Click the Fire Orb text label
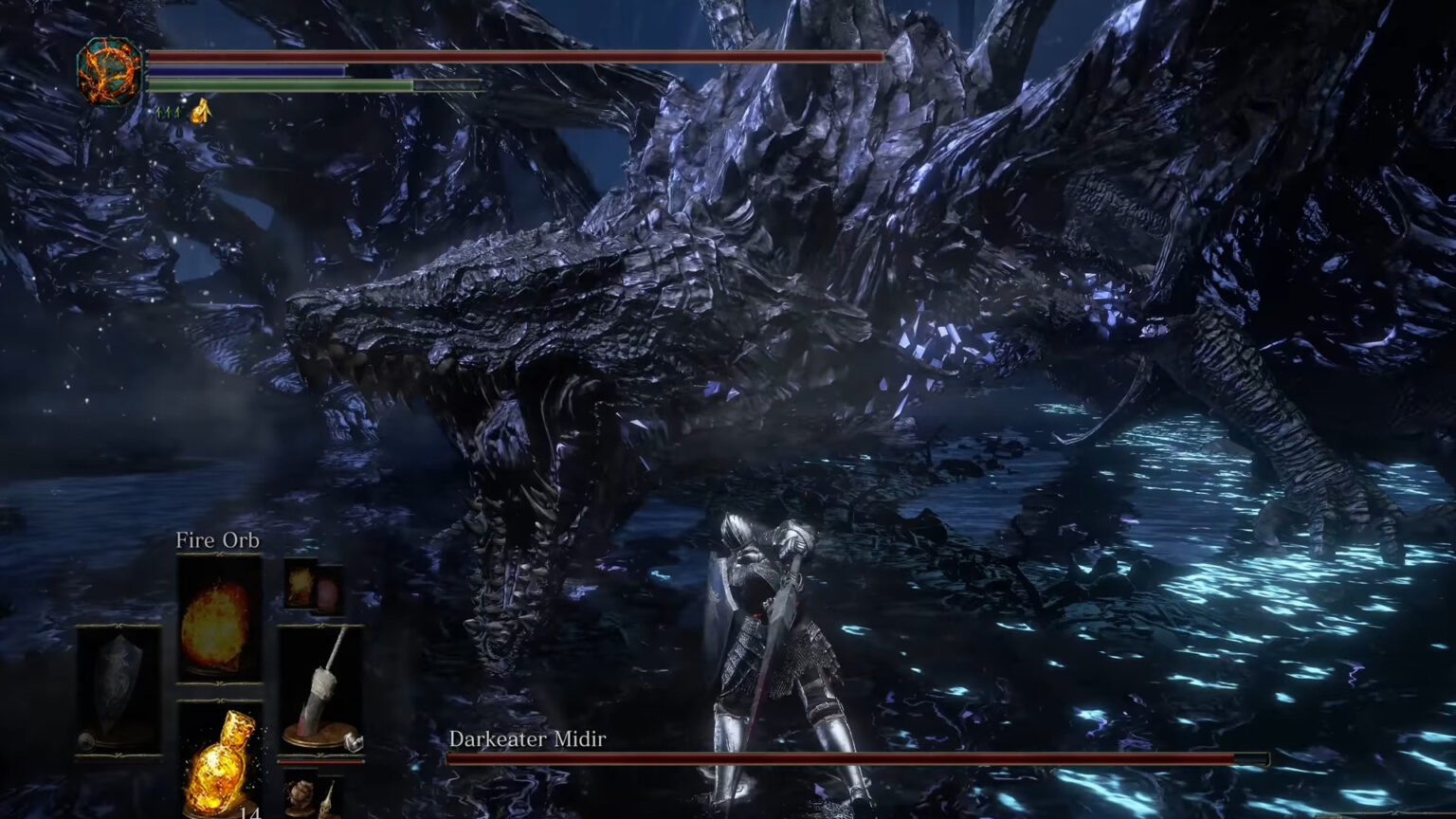The width and height of the screenshot is (1456, 819). click(220, 541)
